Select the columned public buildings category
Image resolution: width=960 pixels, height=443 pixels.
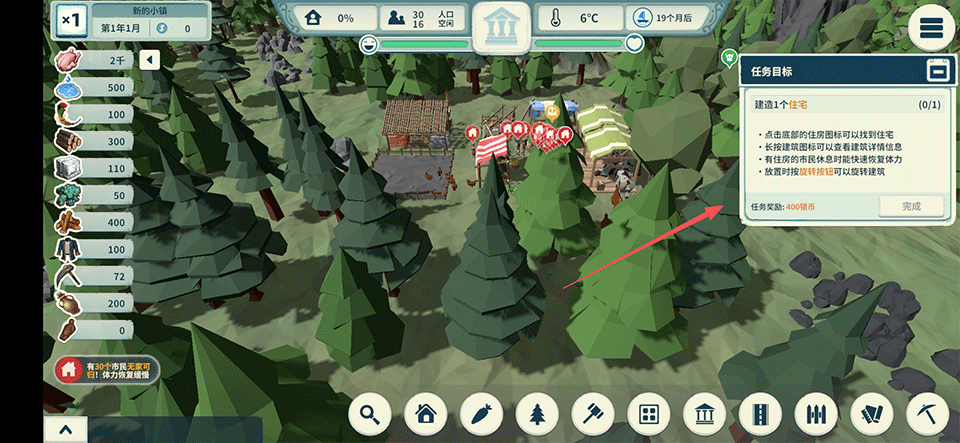point(705,414)
